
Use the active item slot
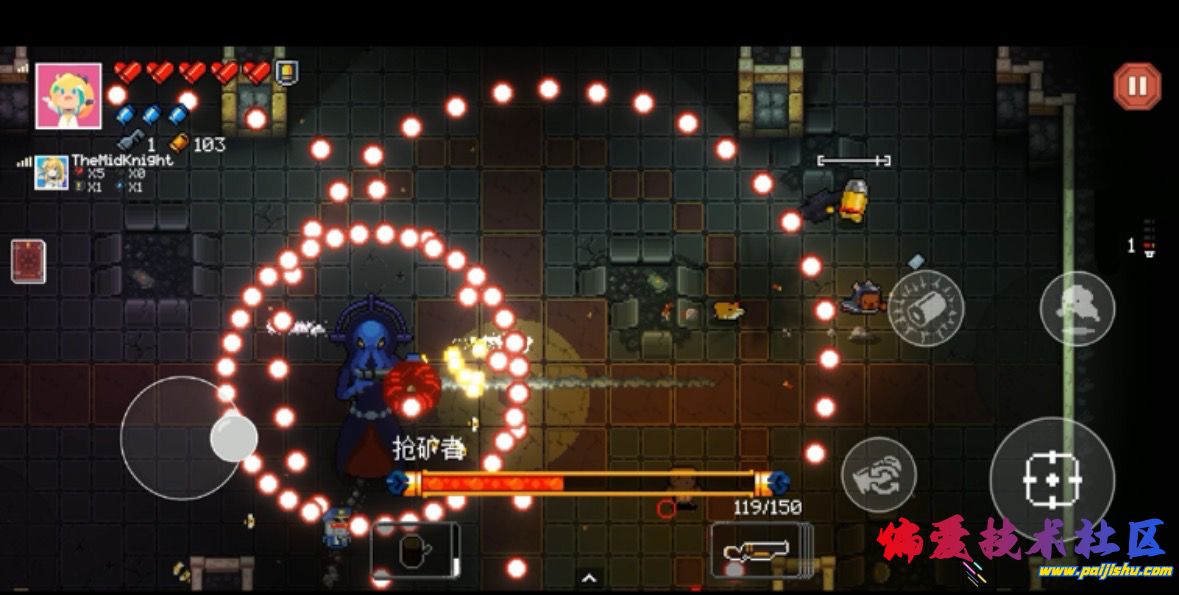click(x=414, y=550)
